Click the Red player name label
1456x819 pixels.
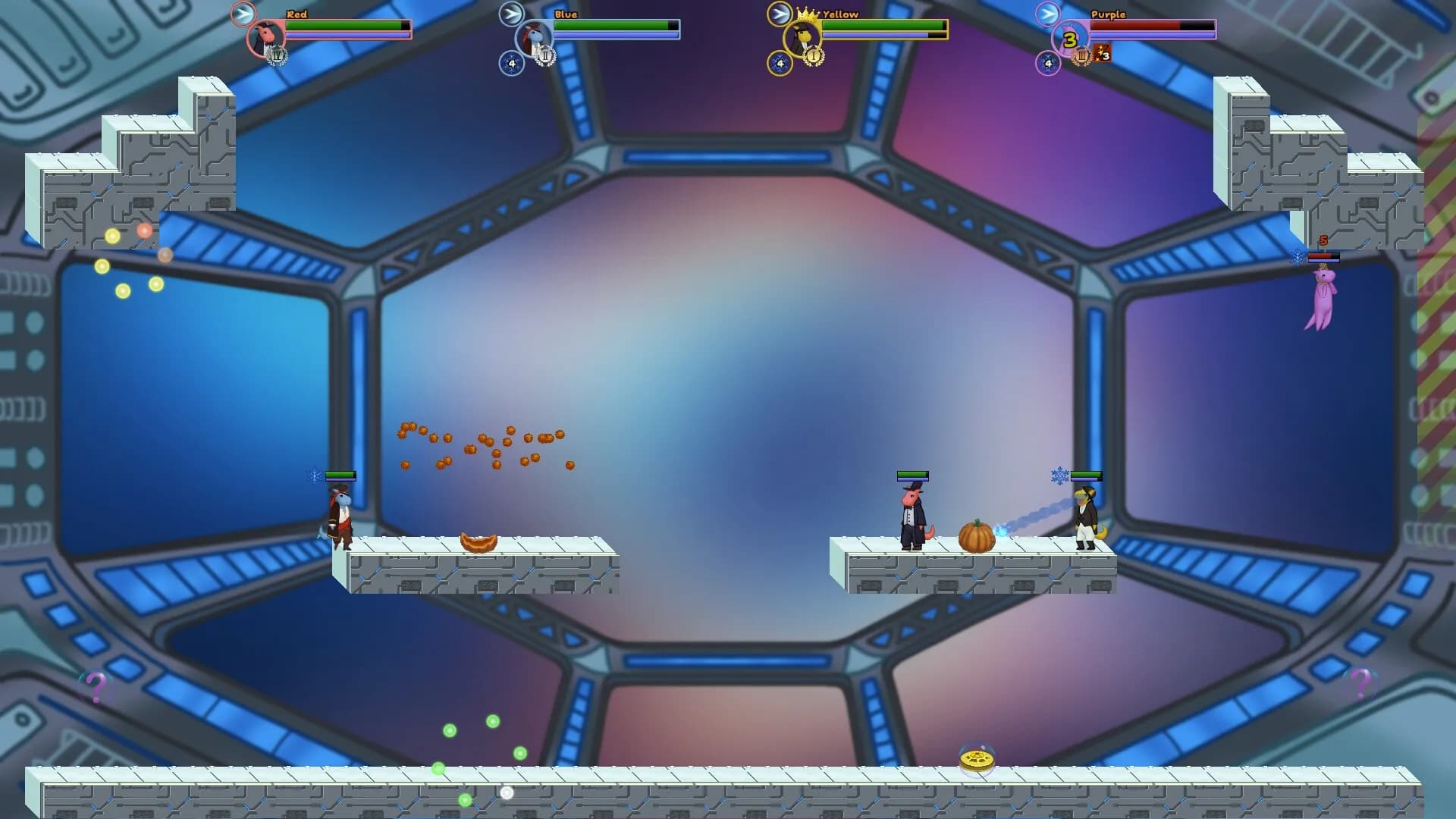(x=296, y=14)
